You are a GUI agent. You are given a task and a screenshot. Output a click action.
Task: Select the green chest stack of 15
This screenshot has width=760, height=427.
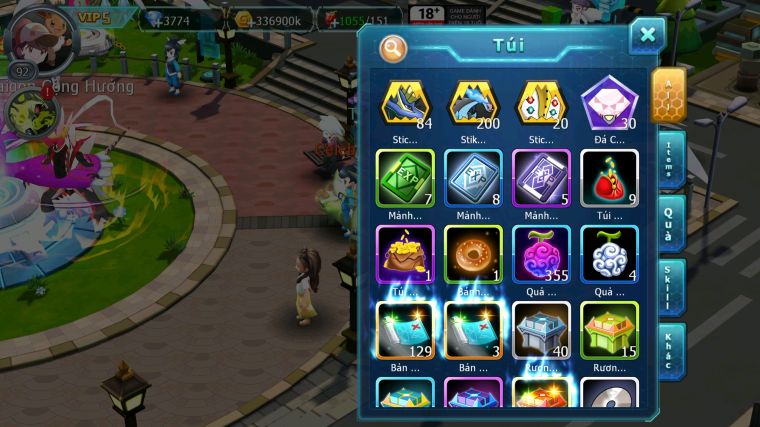[609, 330]
